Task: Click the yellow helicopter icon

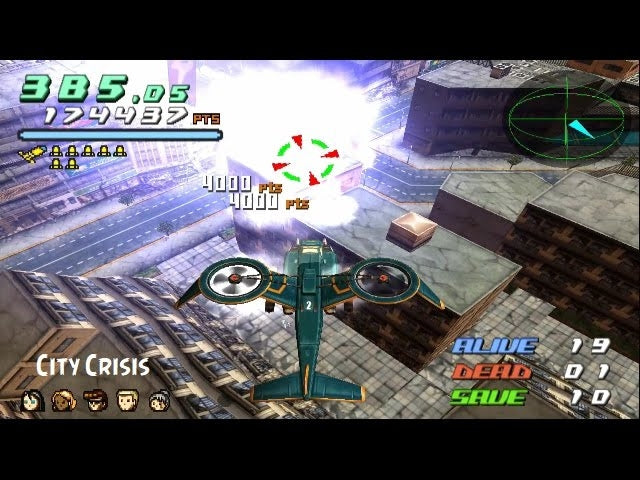Action: [x=31, y=154]
